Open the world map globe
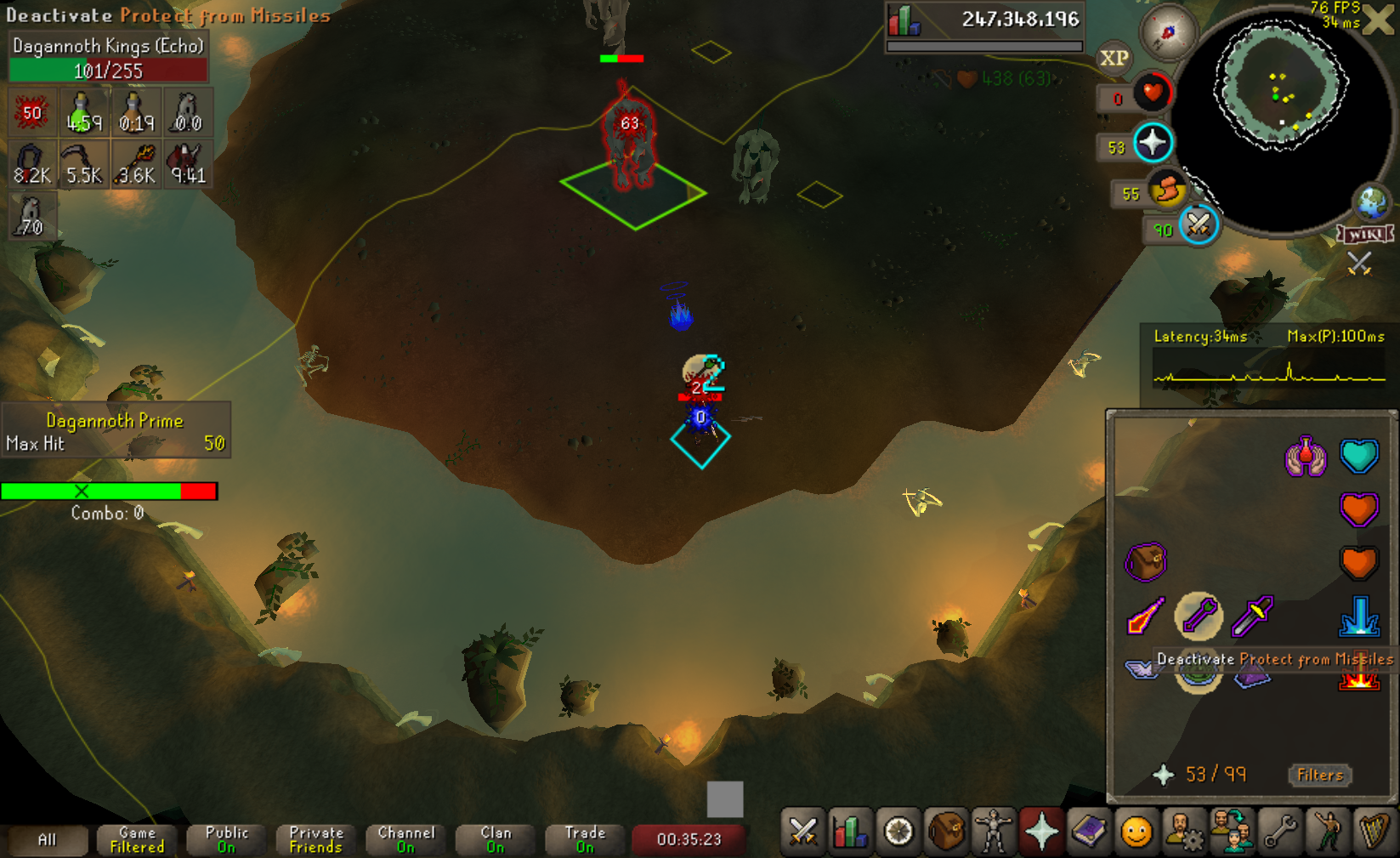Screen dimensions: 1400x858 point(1372,202)
